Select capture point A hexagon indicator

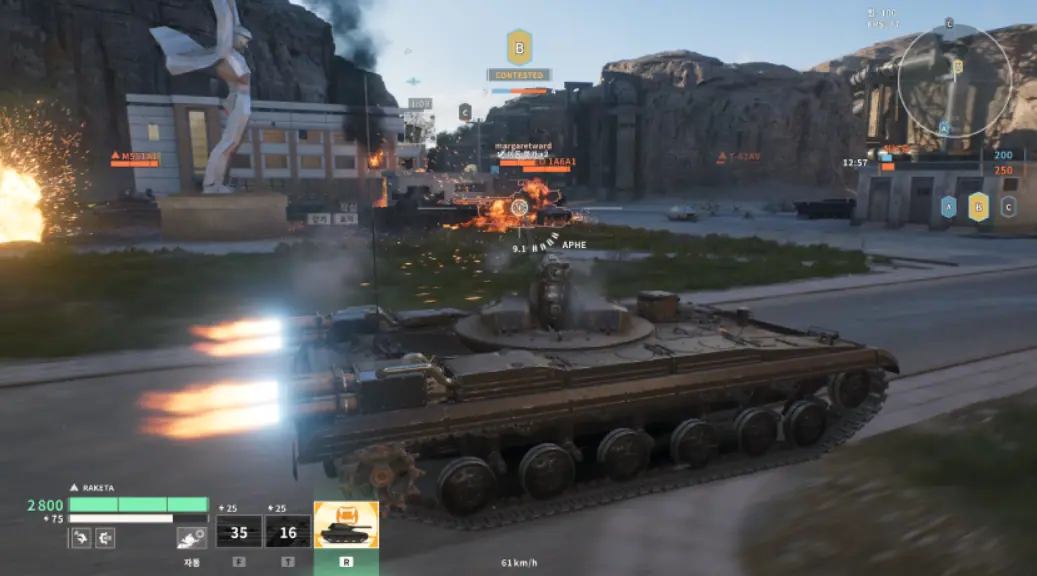[948, 207]
